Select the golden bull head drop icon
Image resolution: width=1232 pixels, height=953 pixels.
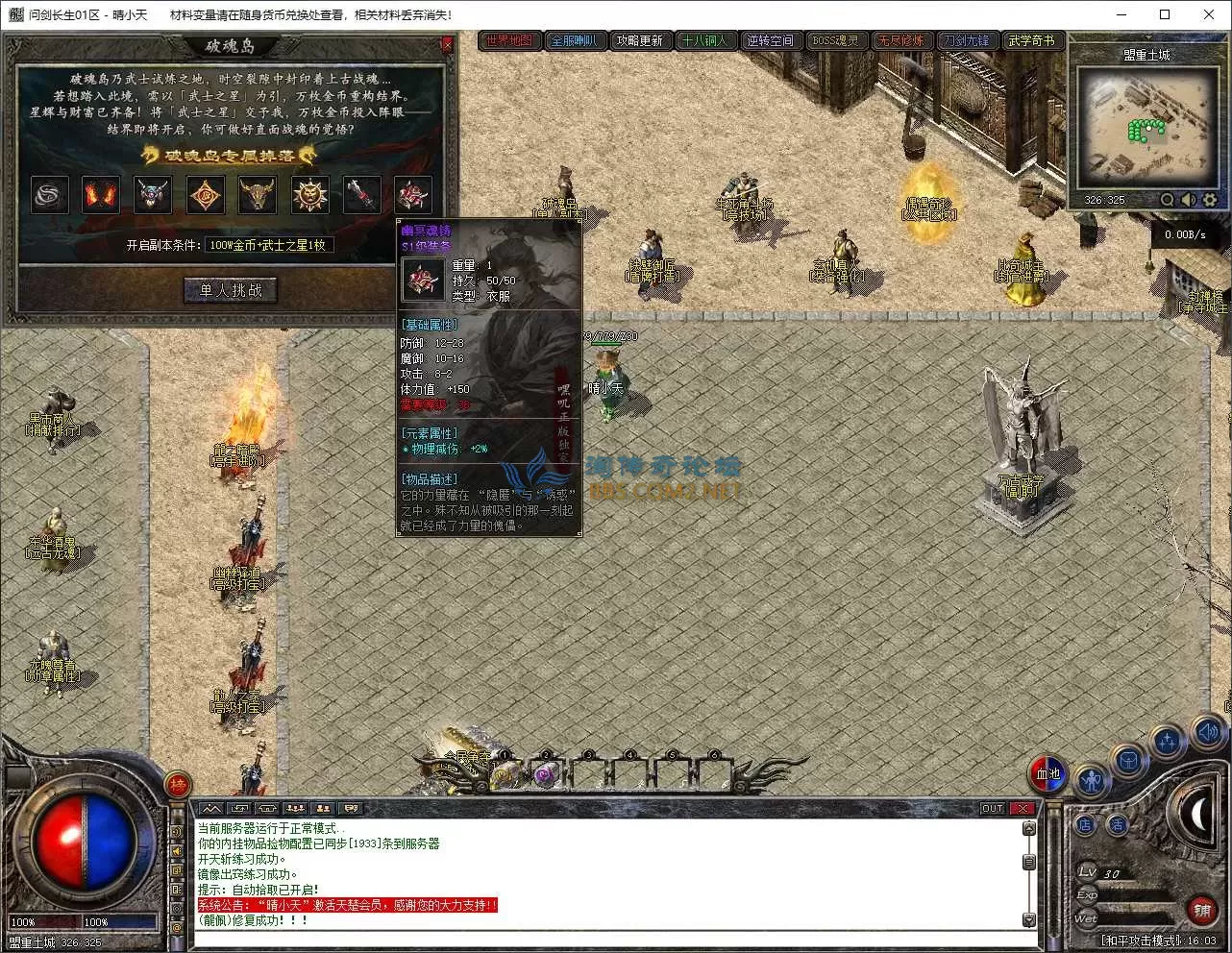click(258, 195)
